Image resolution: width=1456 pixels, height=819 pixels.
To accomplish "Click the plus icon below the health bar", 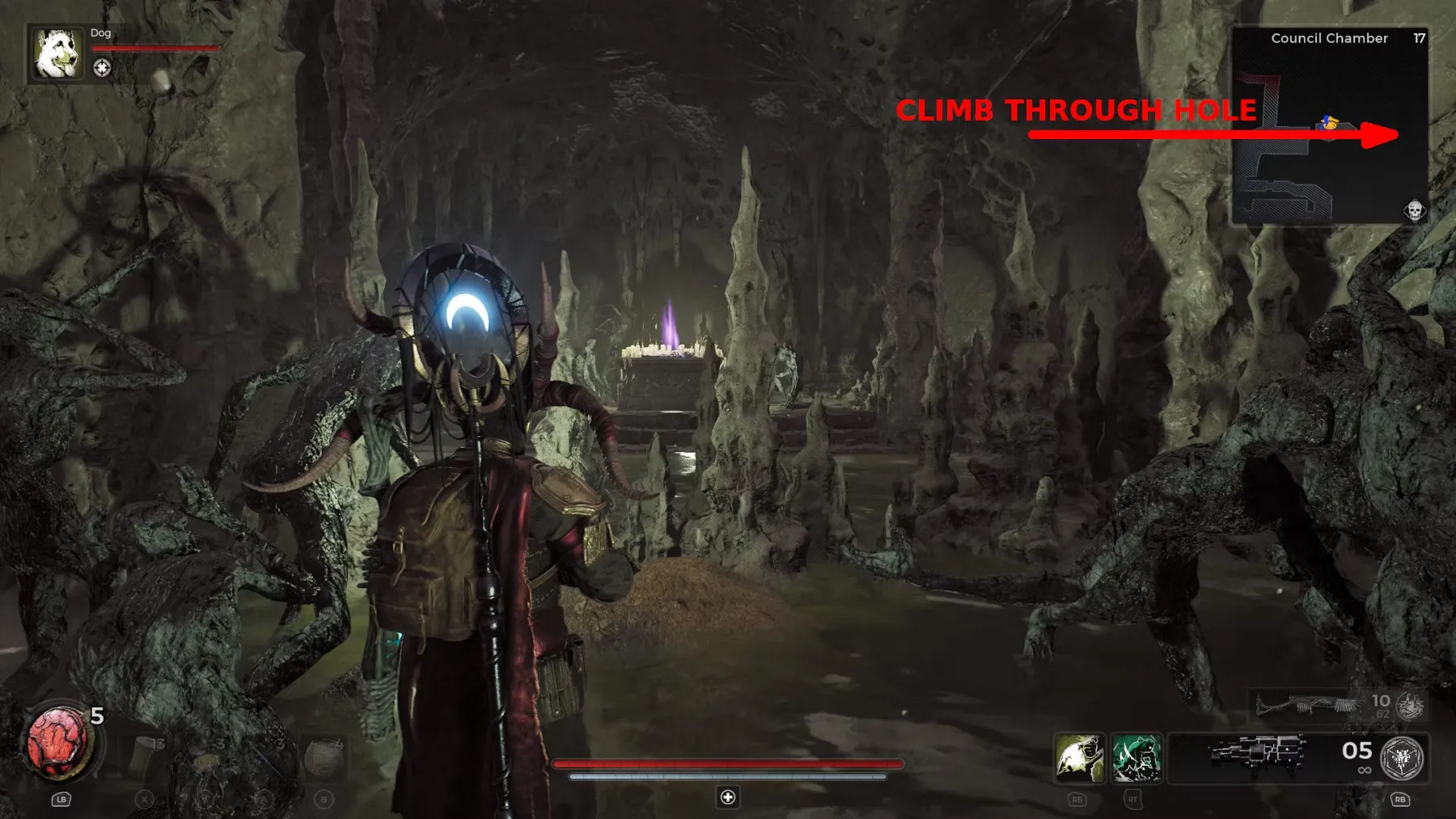I will coord(728,797).
